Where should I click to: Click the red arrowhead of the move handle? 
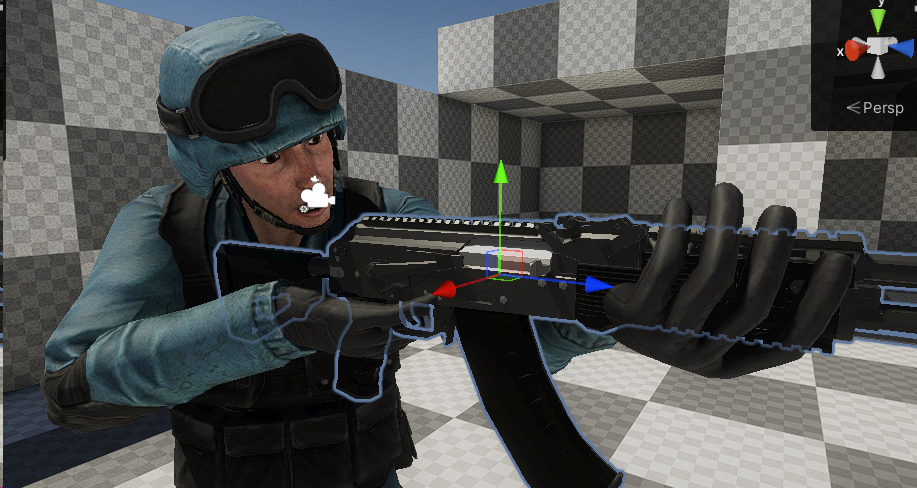click(447, 289)
